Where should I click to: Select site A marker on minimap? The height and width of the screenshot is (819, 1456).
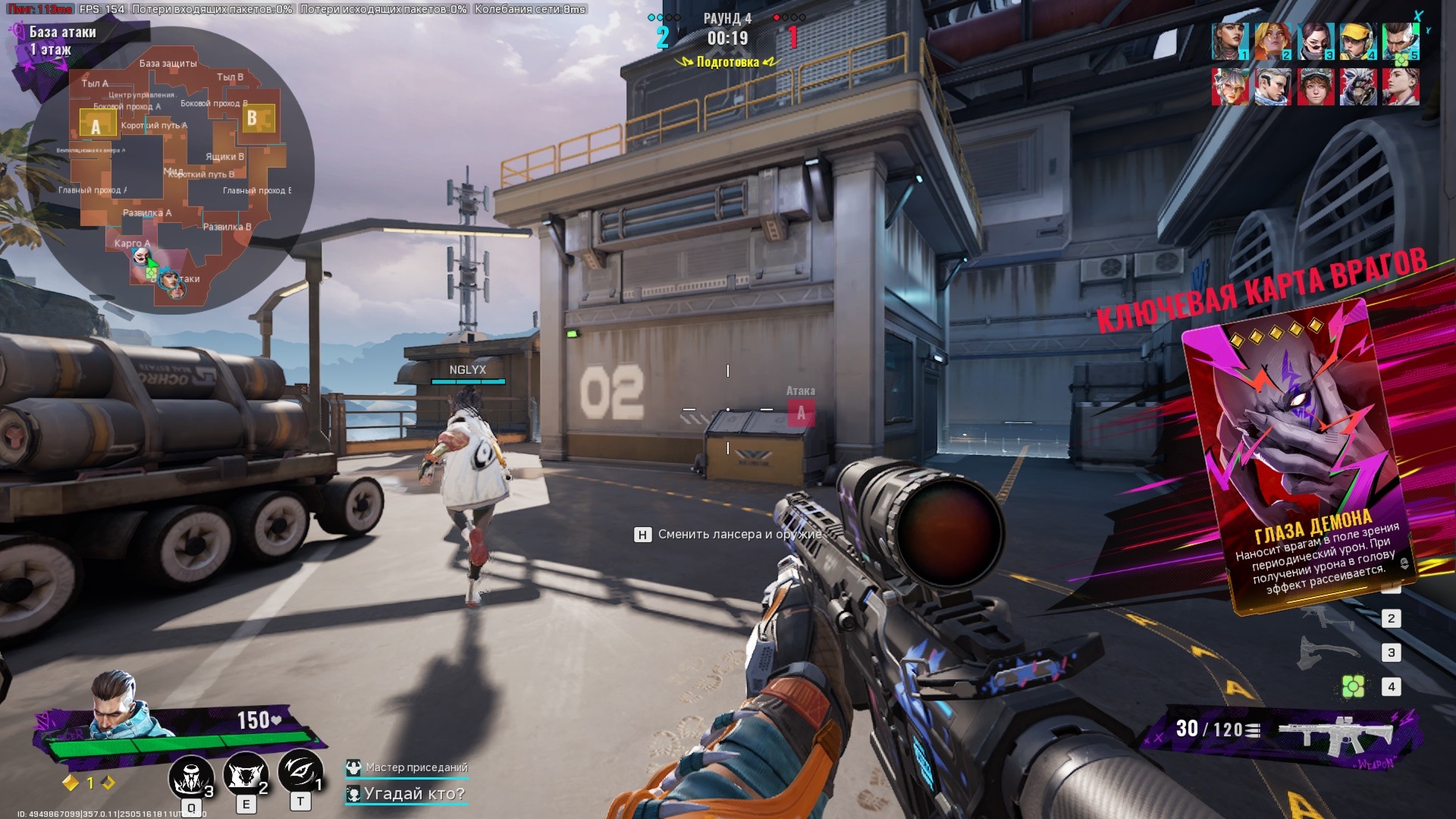96,124
